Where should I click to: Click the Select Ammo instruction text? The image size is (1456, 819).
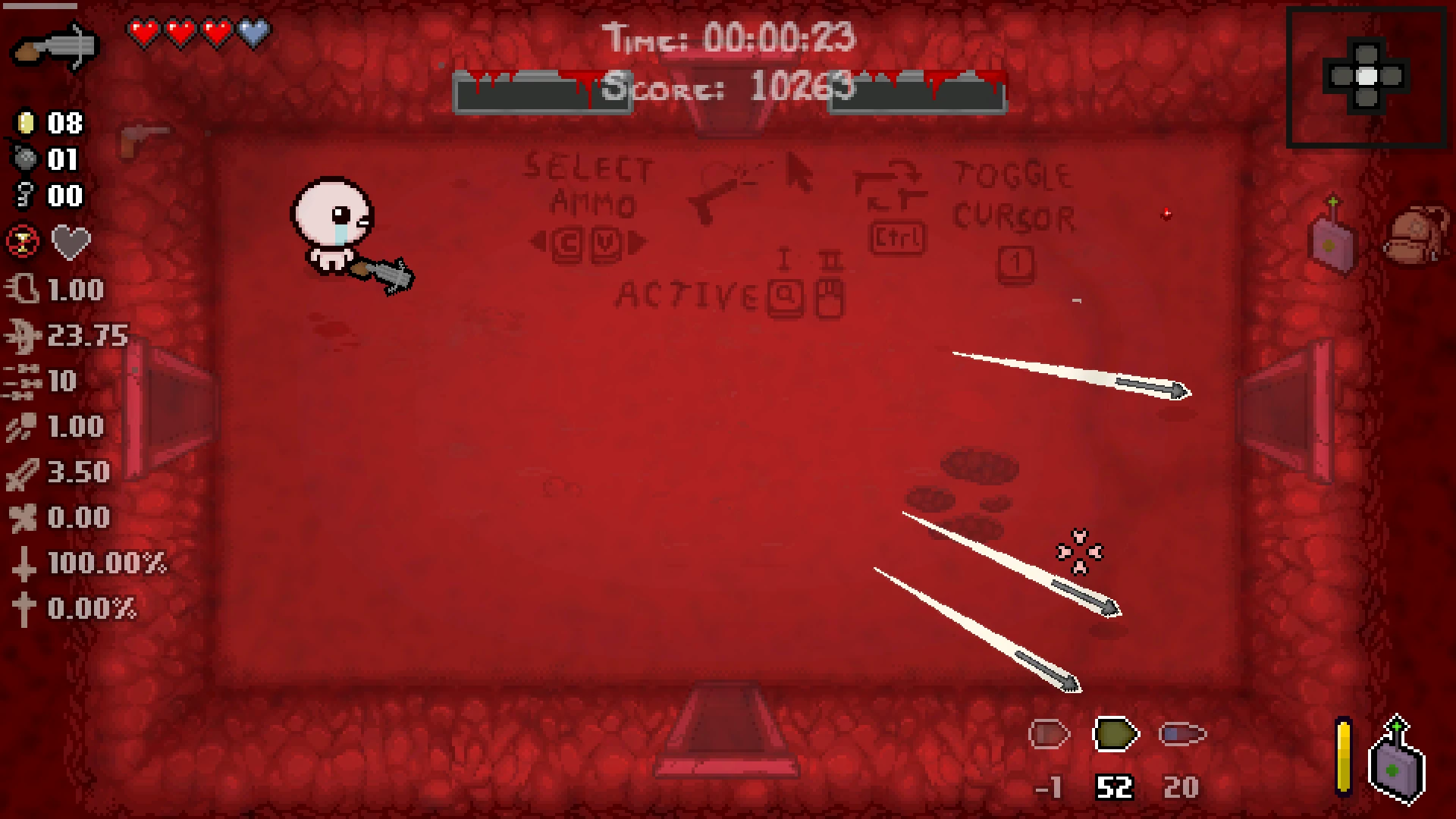pyautogui.click(x=590, y=186)
